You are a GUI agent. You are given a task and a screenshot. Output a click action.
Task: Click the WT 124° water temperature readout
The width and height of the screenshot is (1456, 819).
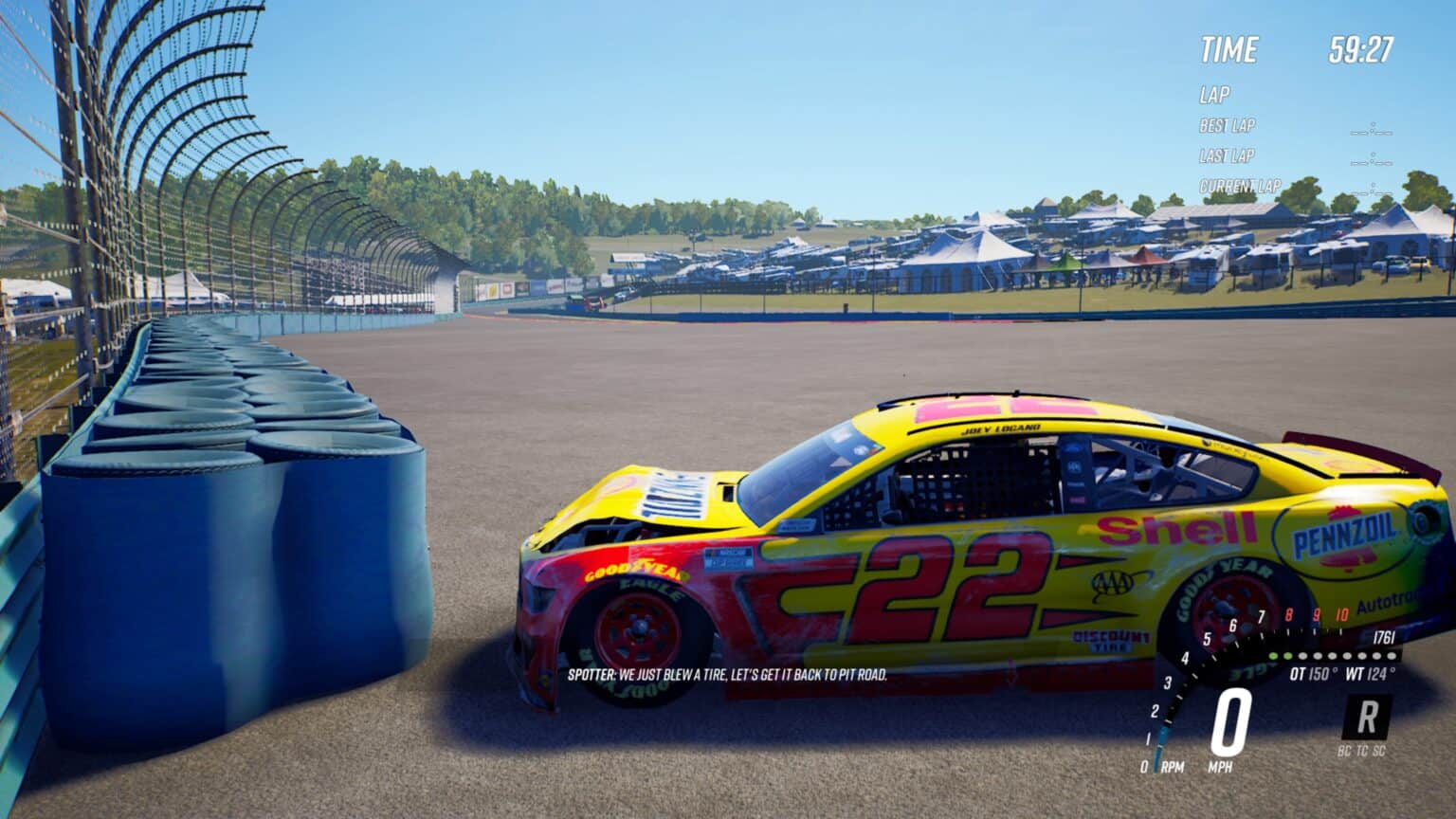point(1372,673)
